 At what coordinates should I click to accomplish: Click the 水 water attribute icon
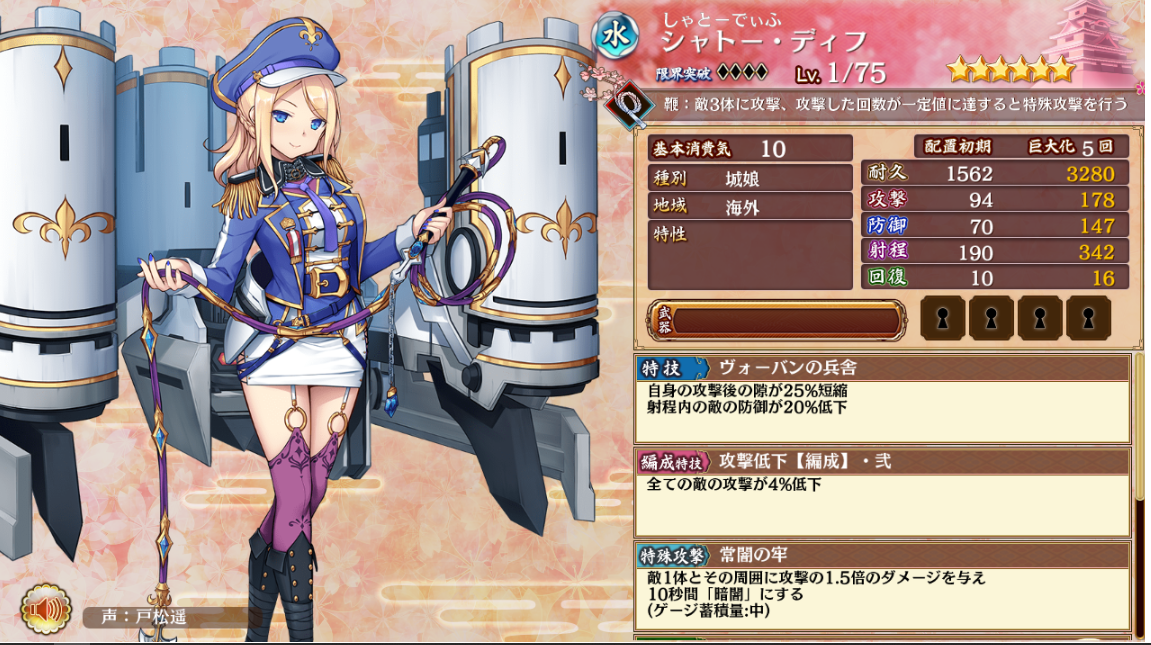coord(620,37)
